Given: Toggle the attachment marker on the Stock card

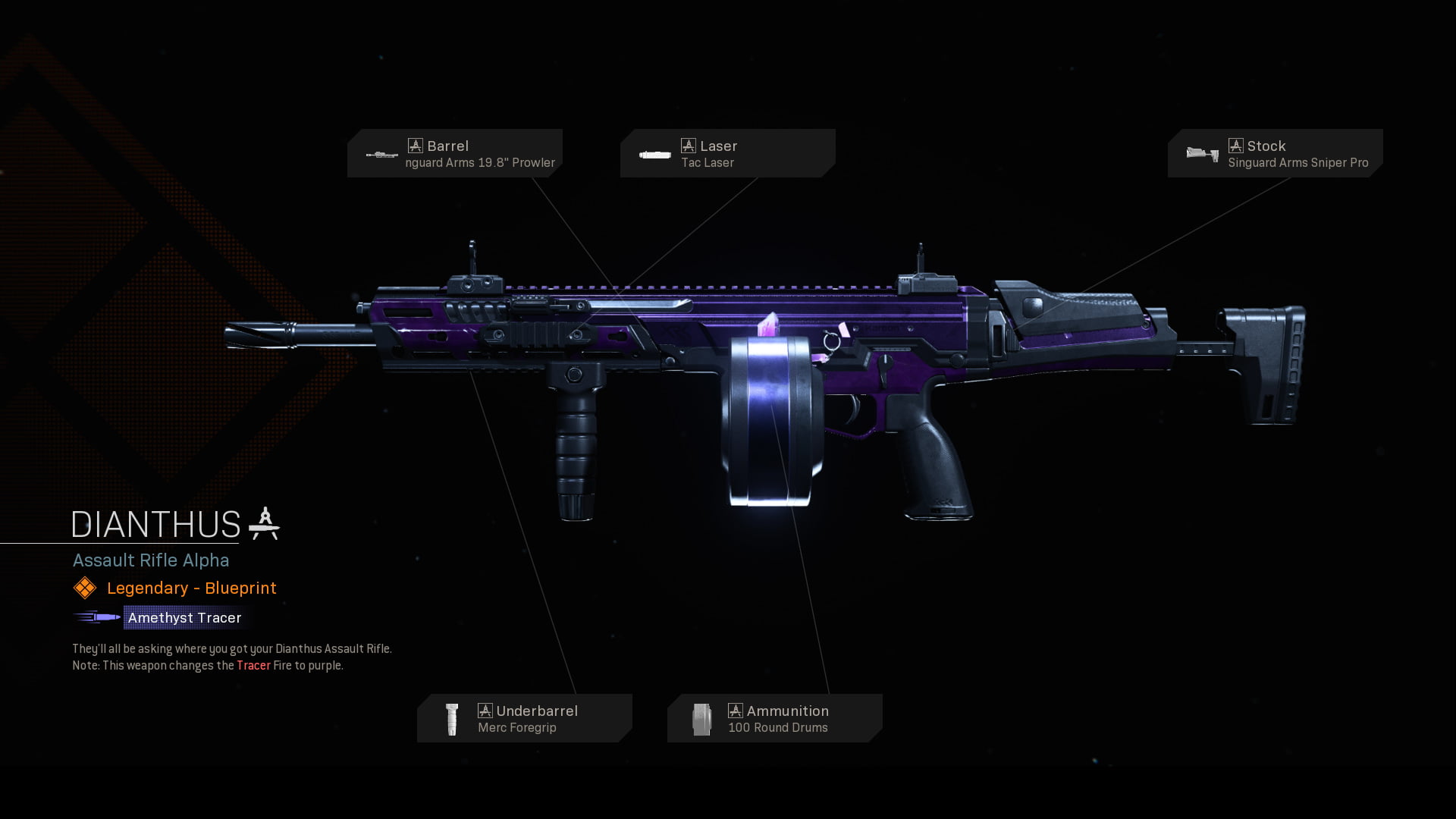Looking at the screenshot, I should [x=1235, y=144].
